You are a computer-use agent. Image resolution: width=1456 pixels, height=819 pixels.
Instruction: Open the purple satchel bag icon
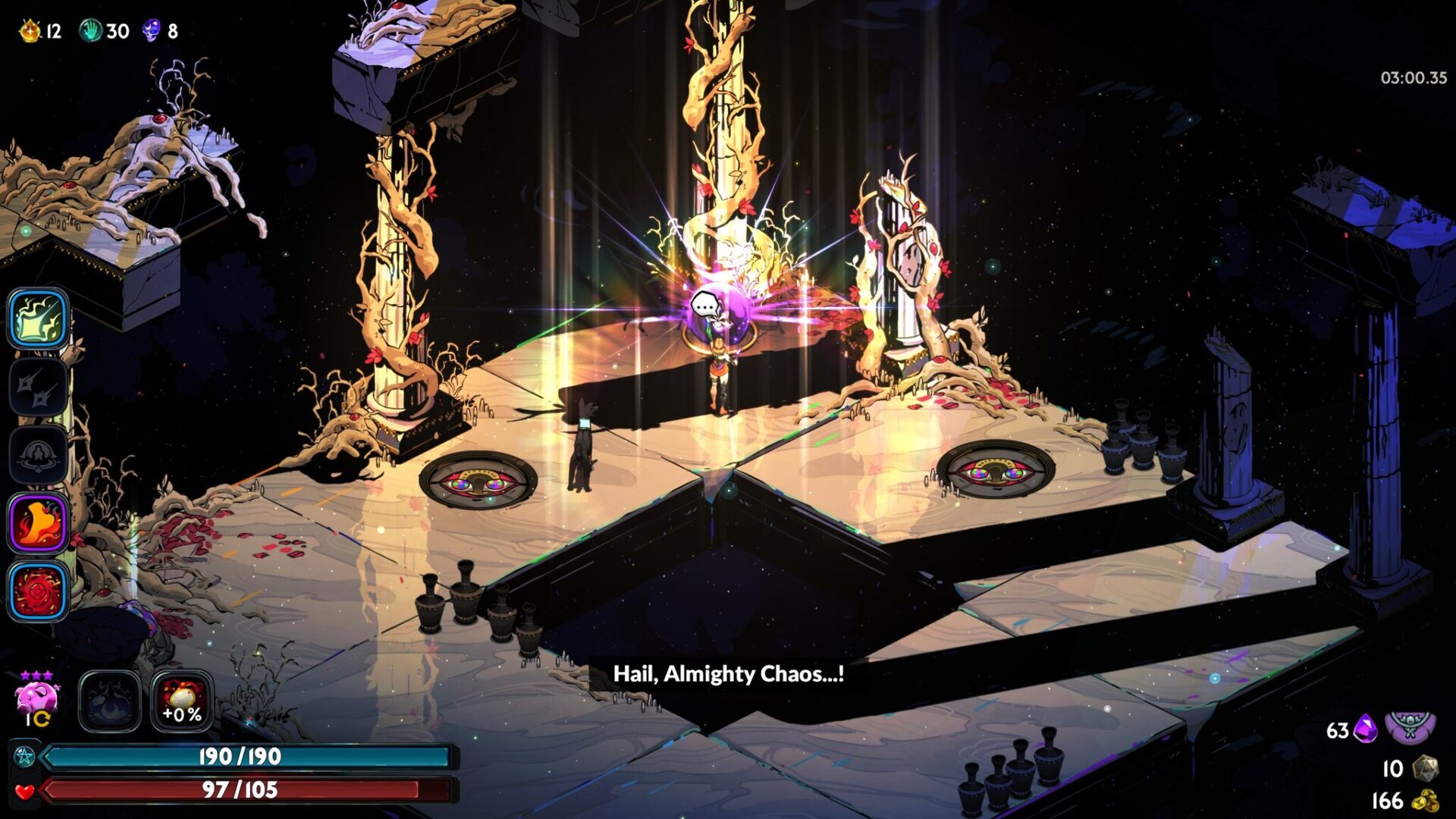pos(1410,728)
